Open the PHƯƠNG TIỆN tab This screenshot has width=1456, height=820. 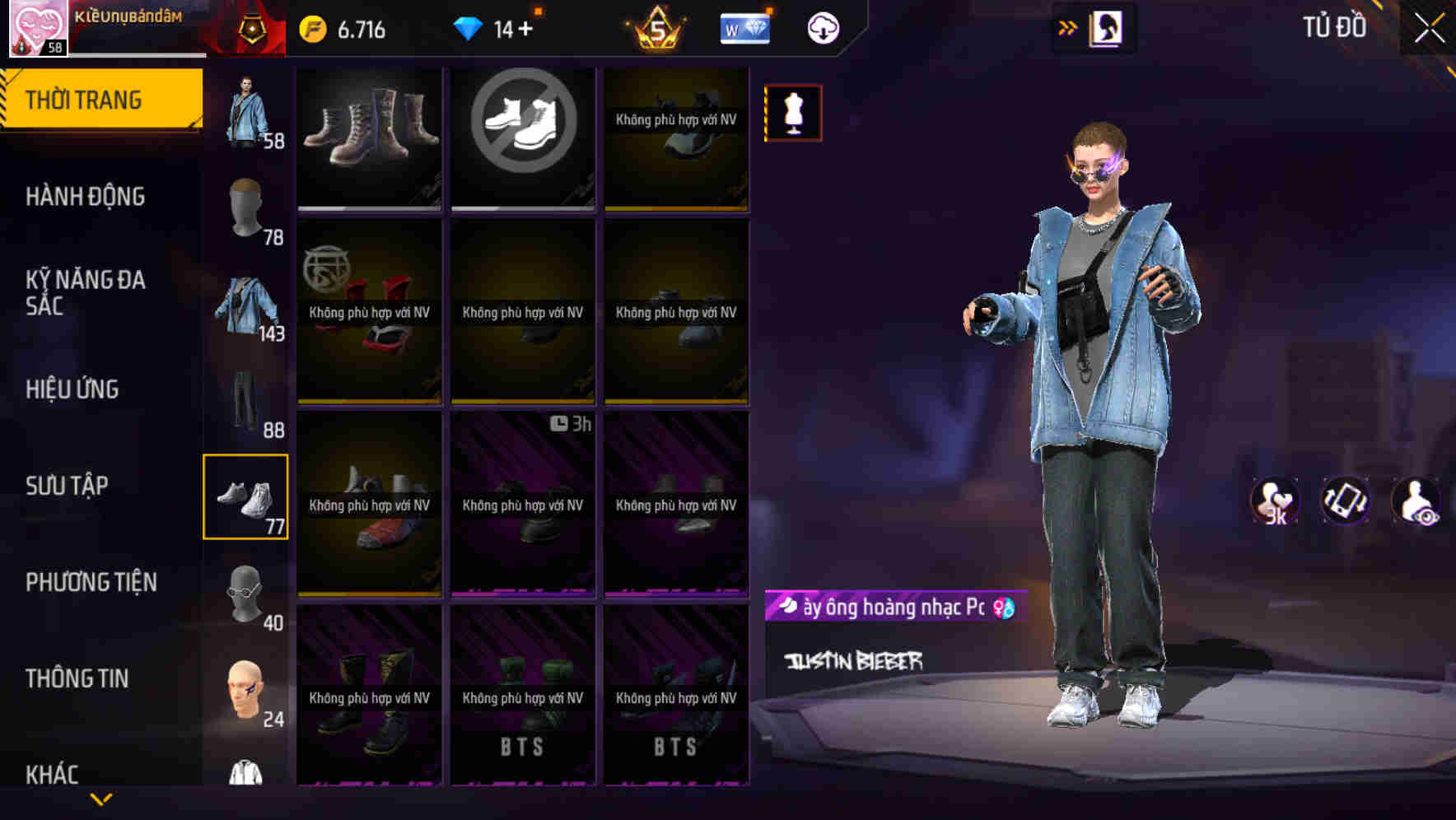click(91, 581)
